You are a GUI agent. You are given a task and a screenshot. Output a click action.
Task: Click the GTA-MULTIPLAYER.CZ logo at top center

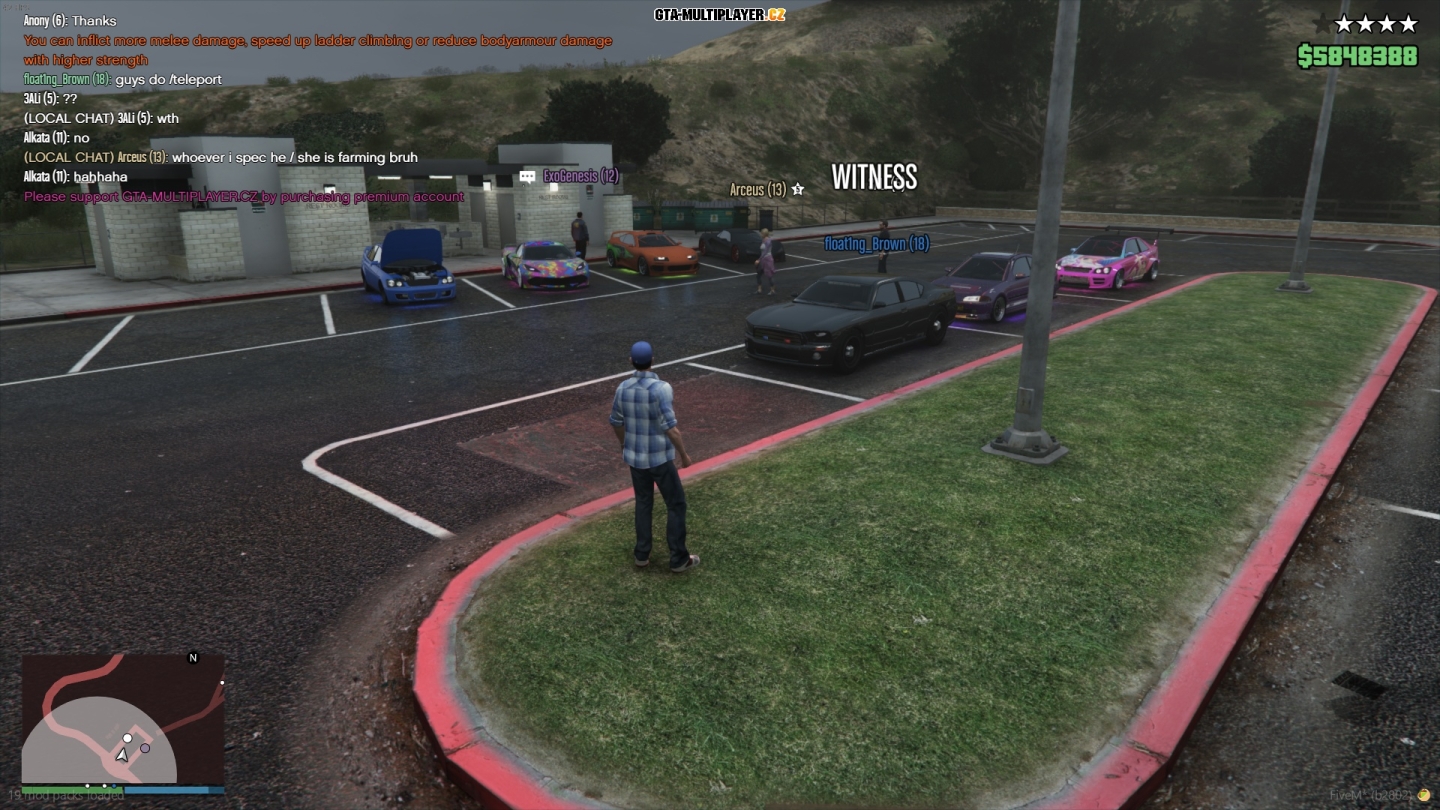pos(719,14)
